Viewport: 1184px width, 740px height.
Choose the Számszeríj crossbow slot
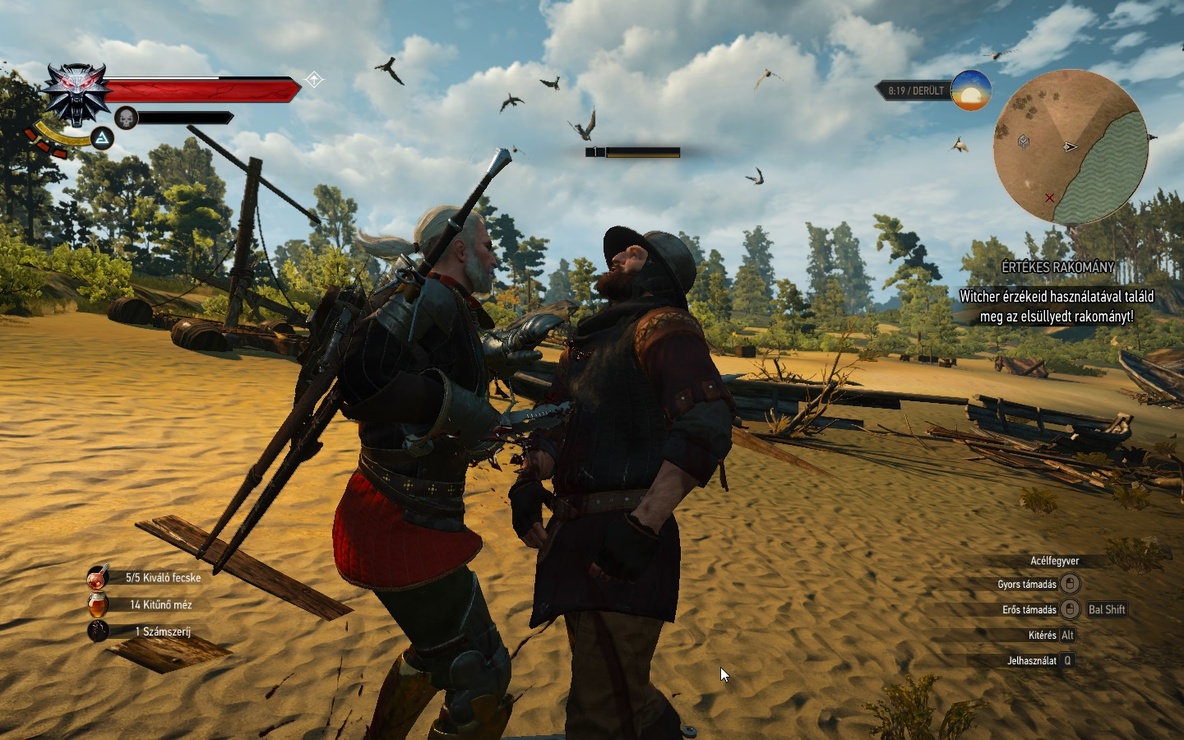point(98,631)
